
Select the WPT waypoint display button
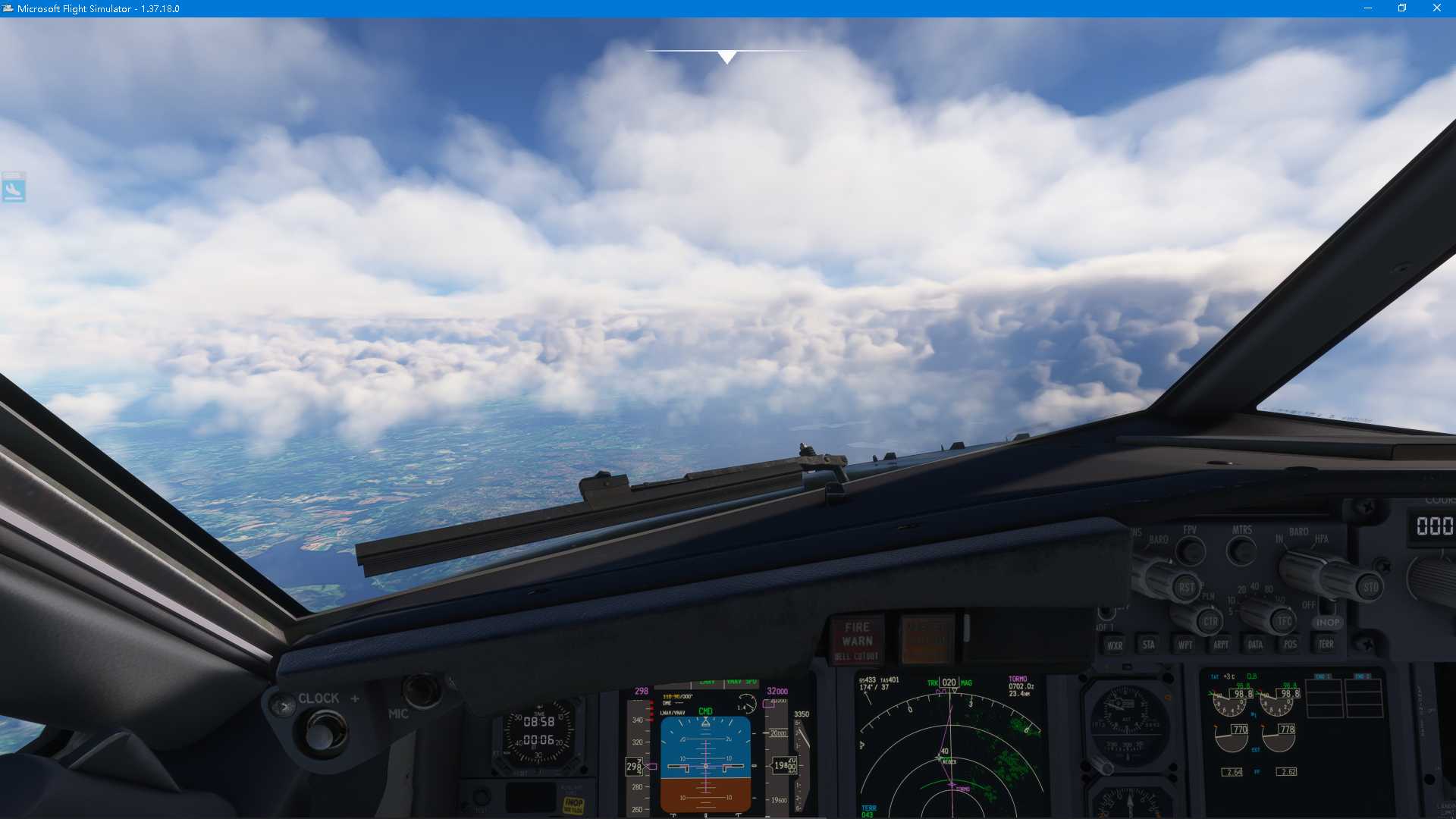[1186, 645]
